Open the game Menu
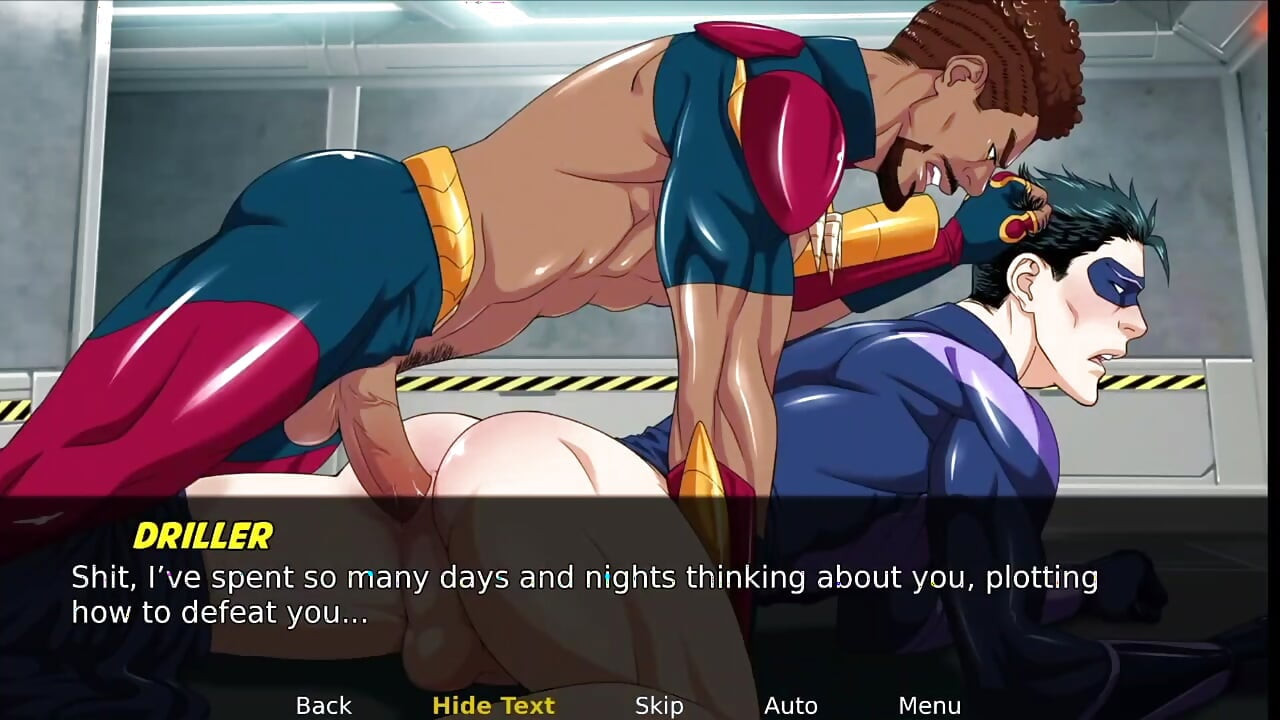1280x720 pixels. (x=929, y=706)
